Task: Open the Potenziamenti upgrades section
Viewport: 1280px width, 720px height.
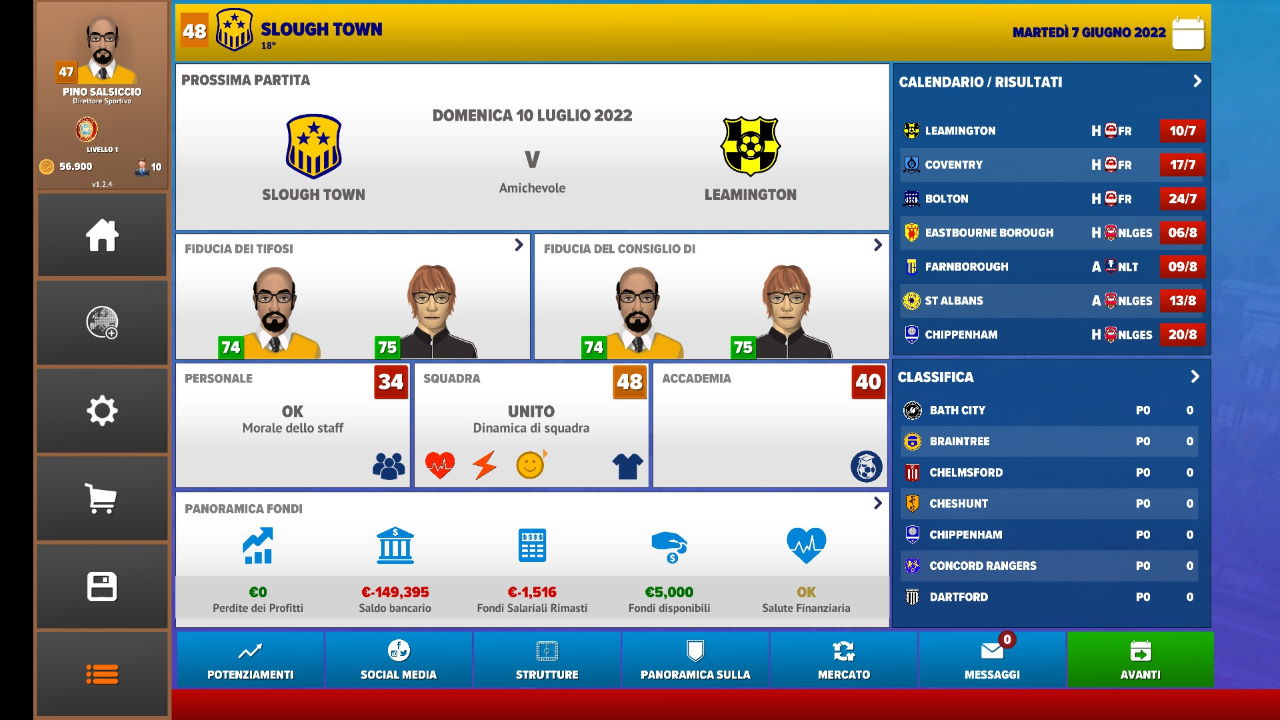Action: pyautogui.click(x=250, y=659)
